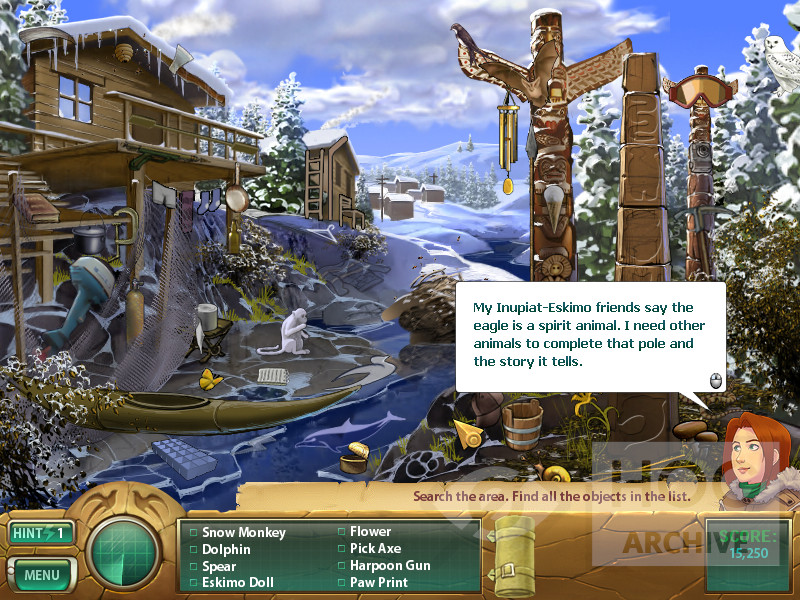
Task: Click the Paw Print list entry
Action: pos(378,582)
